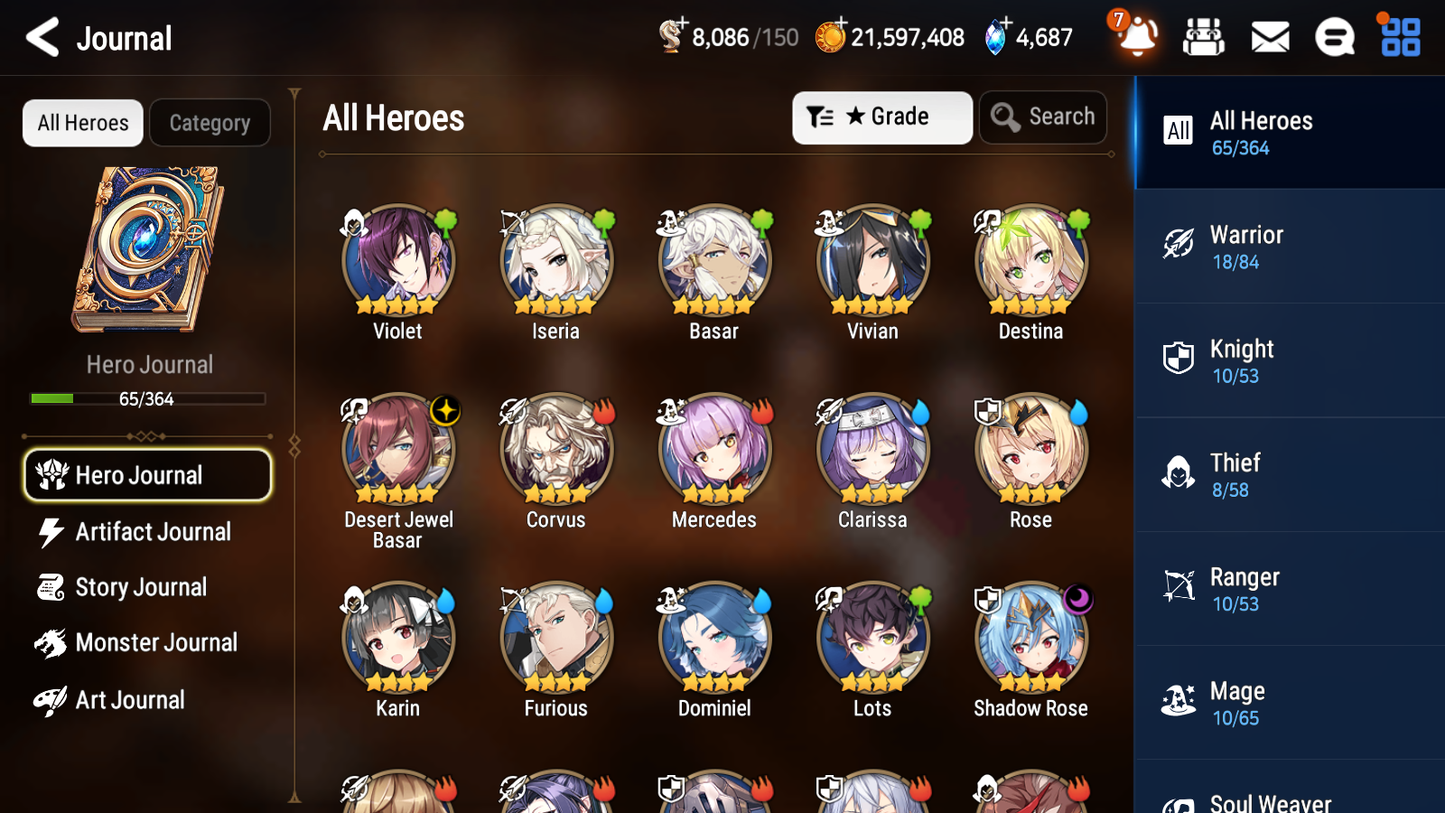Open the notifications bell with 7 alerts
The image size is (1445, 813).
click(x=1134, y=37)
